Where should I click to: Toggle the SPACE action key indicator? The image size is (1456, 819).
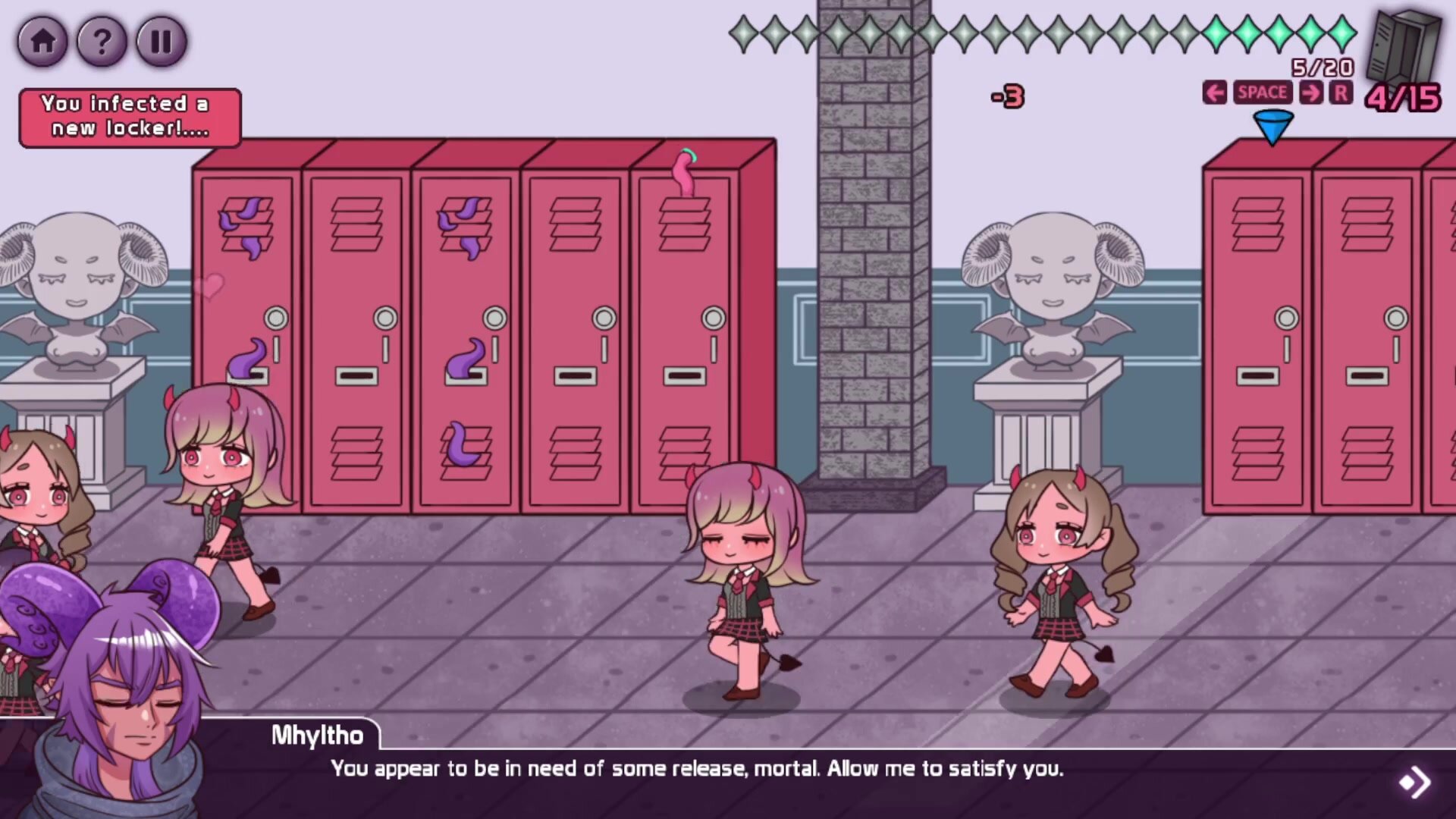1263,93
